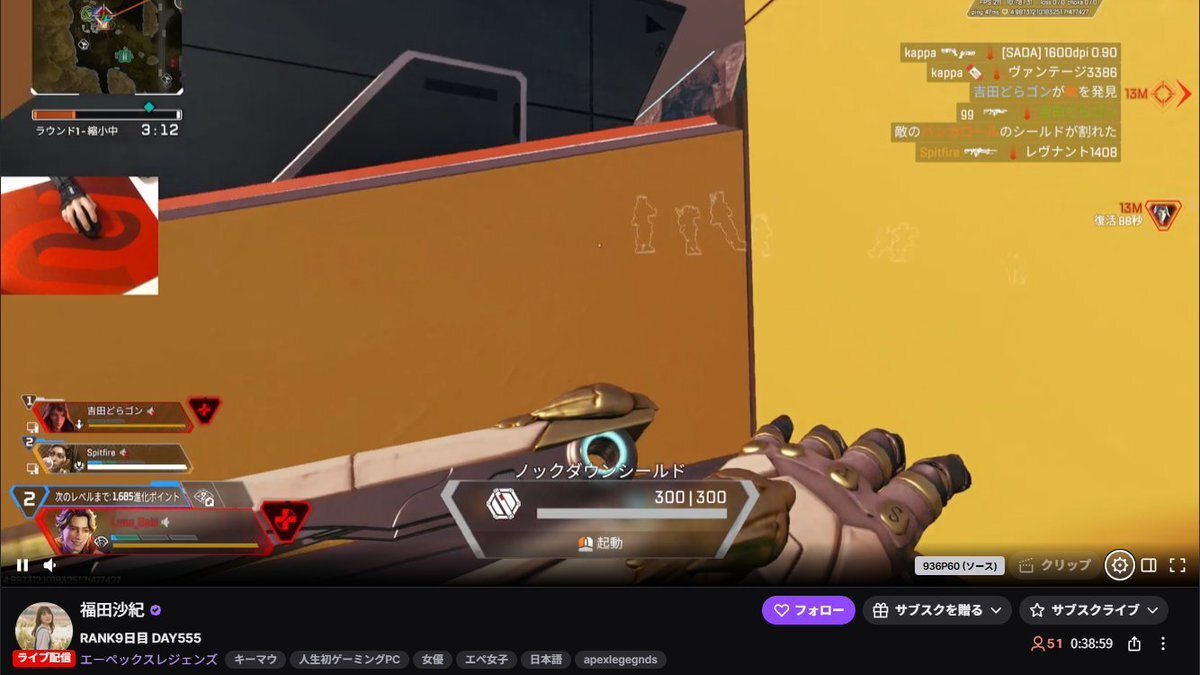Open the player settings gear
1200x675 pixels.
point(1119,565)
